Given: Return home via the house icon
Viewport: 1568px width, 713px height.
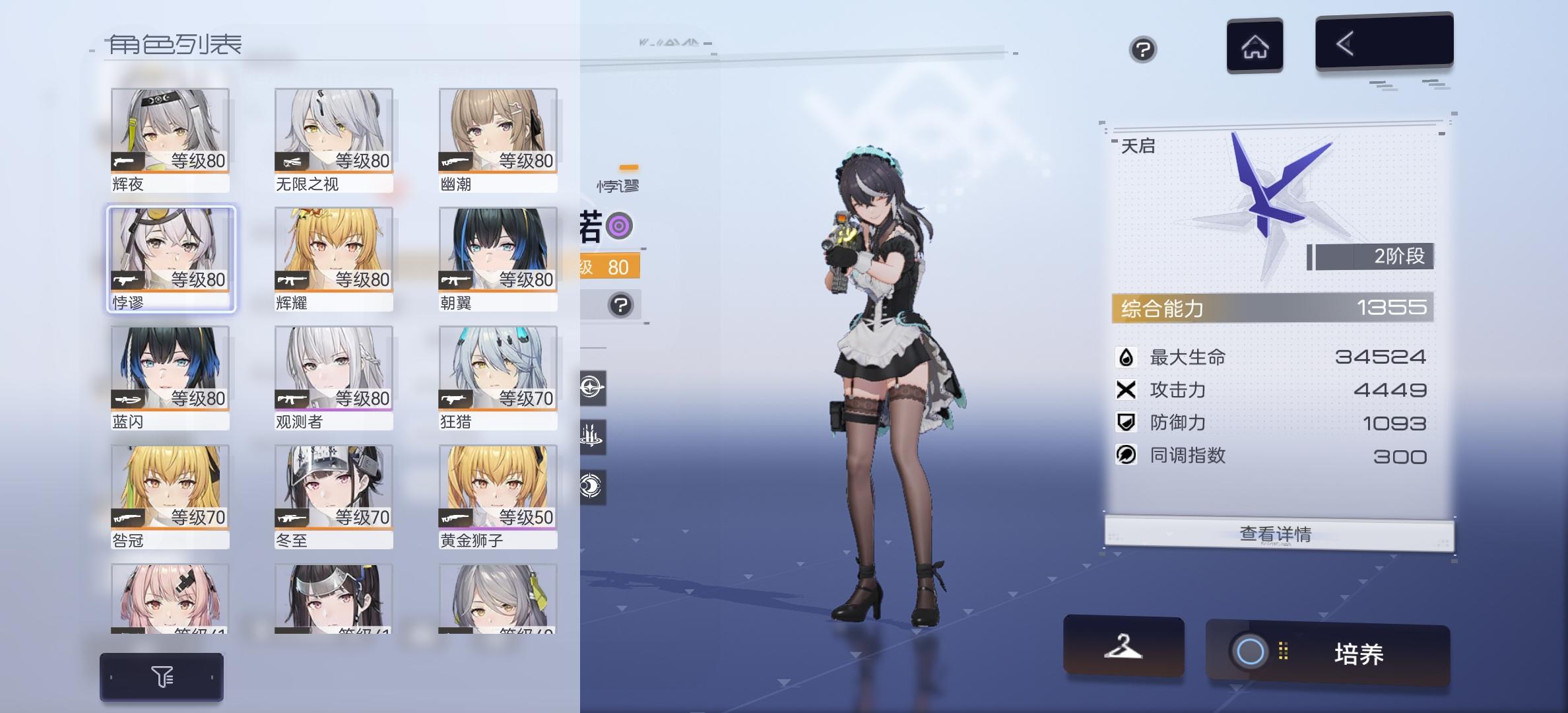Looking at the screenshot, I should coord(1255,45).
